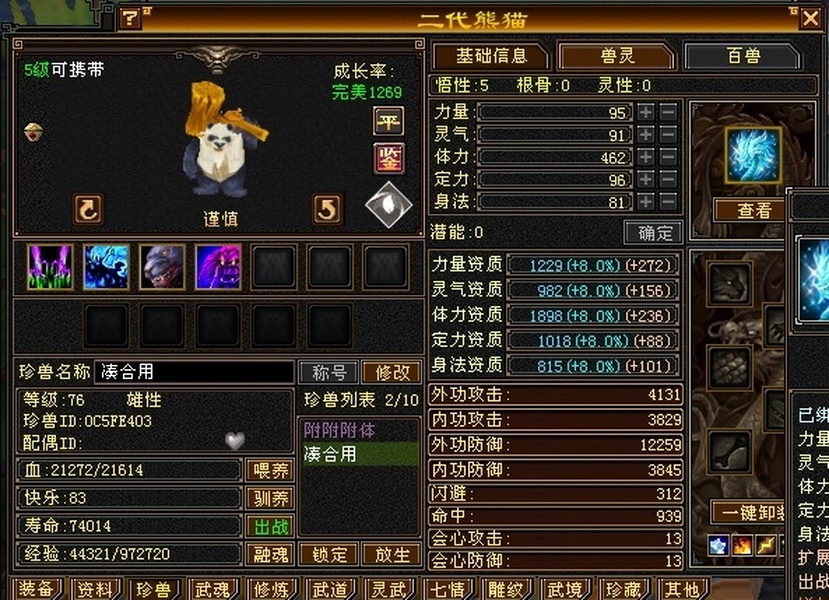
Task: Increase 力量 with its plus button
Action: point(647,112)
